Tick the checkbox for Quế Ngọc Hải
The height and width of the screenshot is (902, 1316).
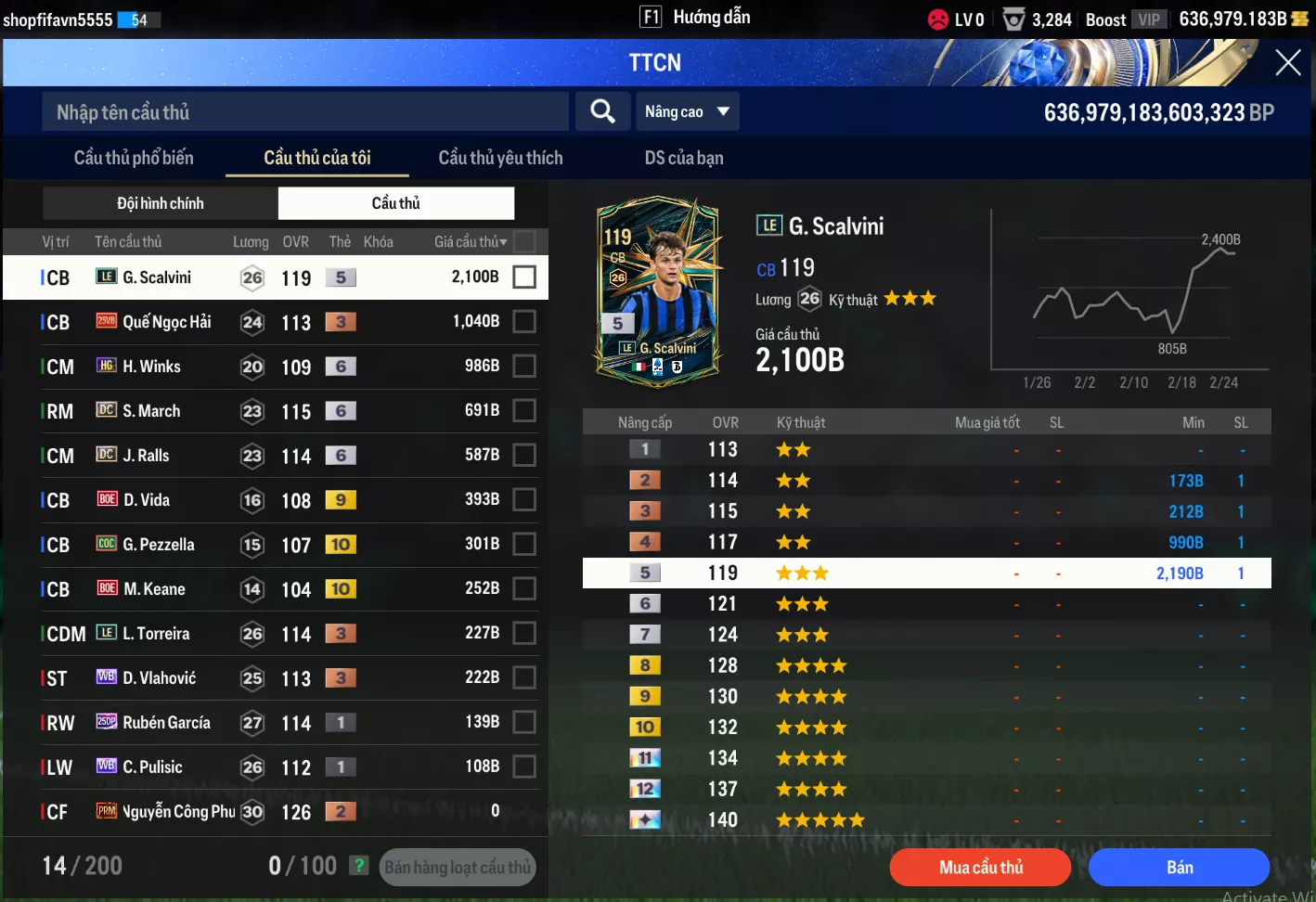[x=524, y=322]
